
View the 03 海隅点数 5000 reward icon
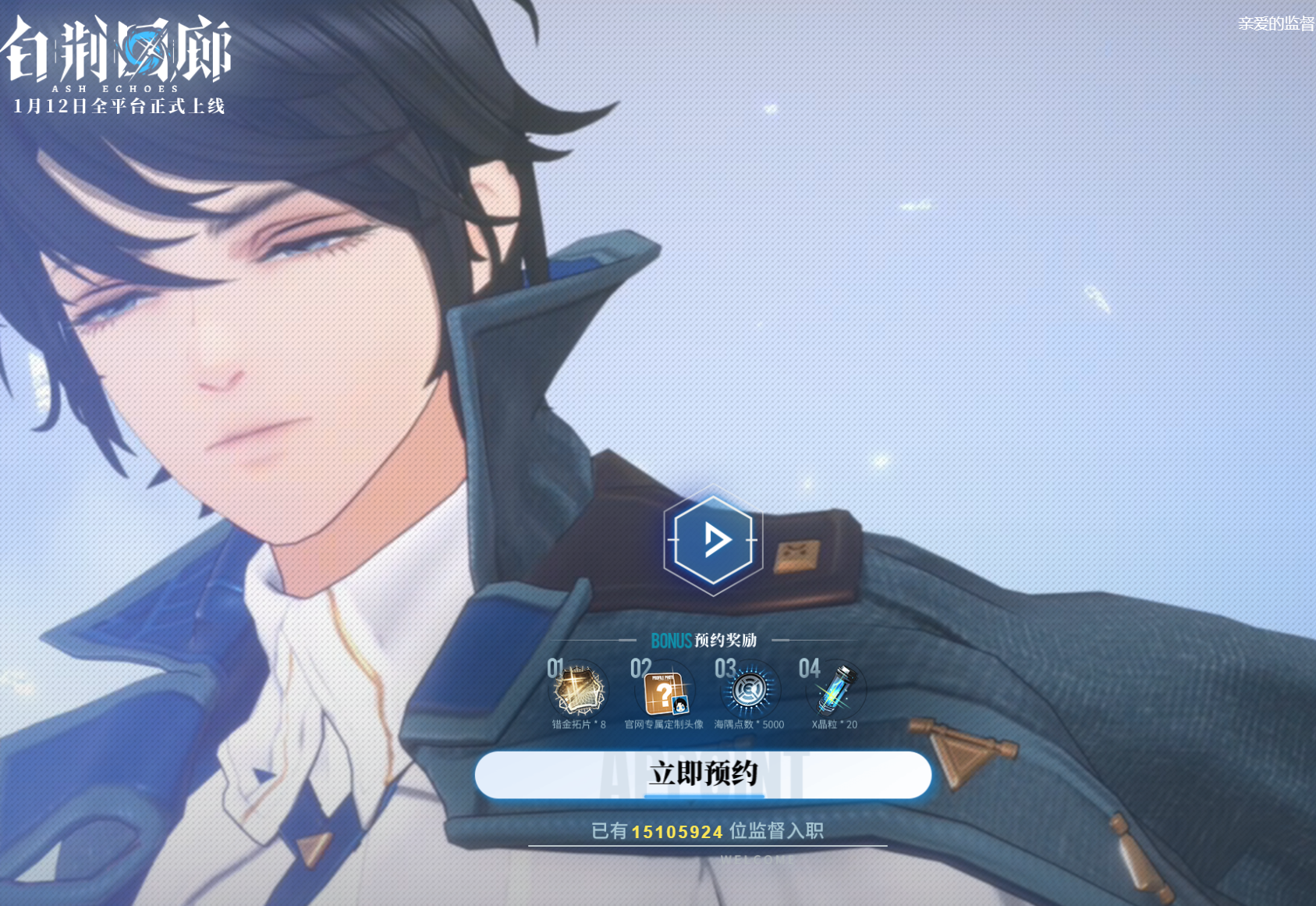click(x=749, y=690)
